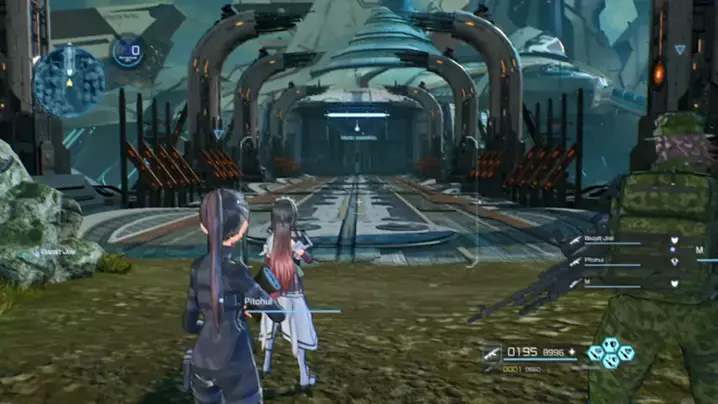Select Bazalt Joe in the party list
Viewport: 718px width, 404px height.
coord(620,241)
